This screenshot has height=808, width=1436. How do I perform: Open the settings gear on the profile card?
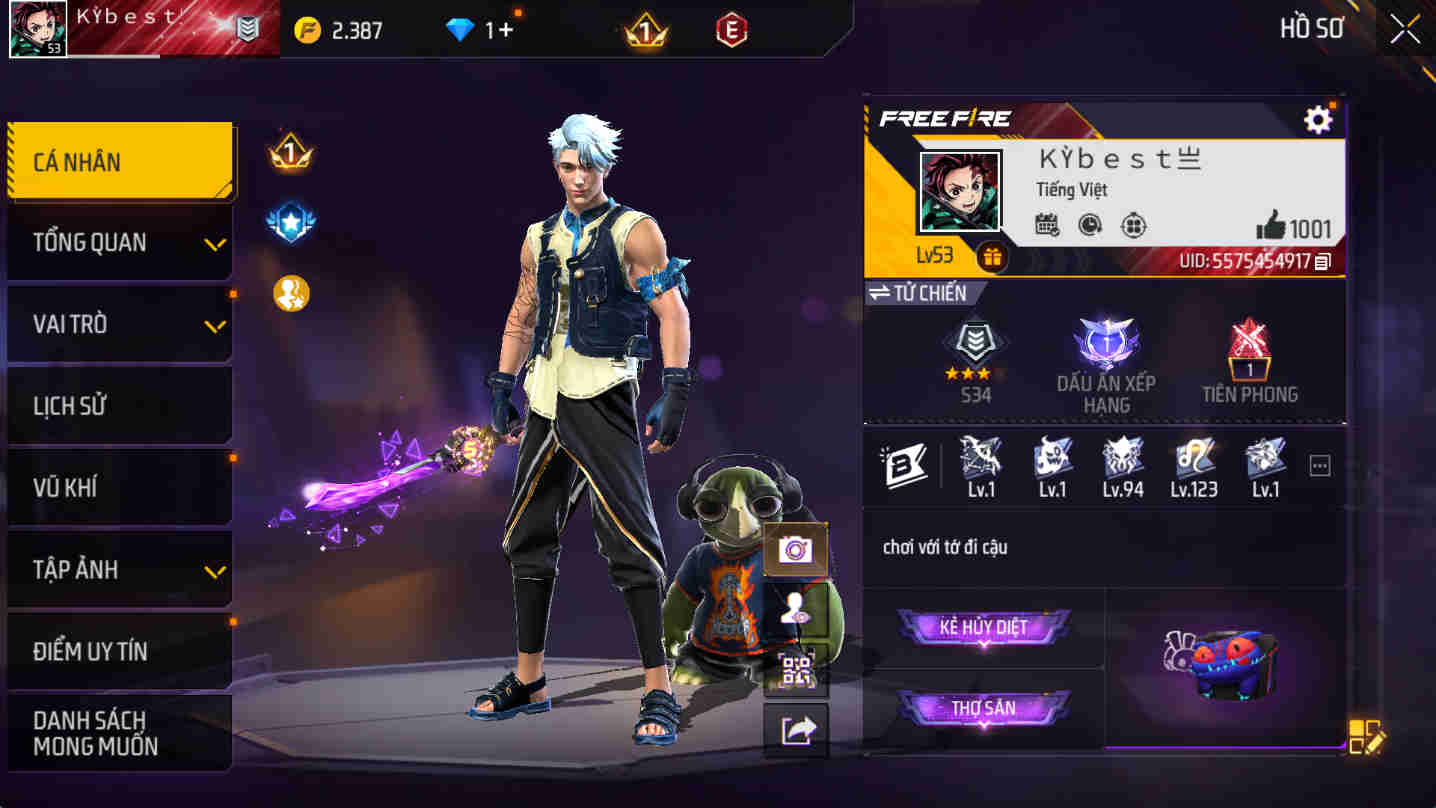pyautogui.click(x=1318, y=118)
